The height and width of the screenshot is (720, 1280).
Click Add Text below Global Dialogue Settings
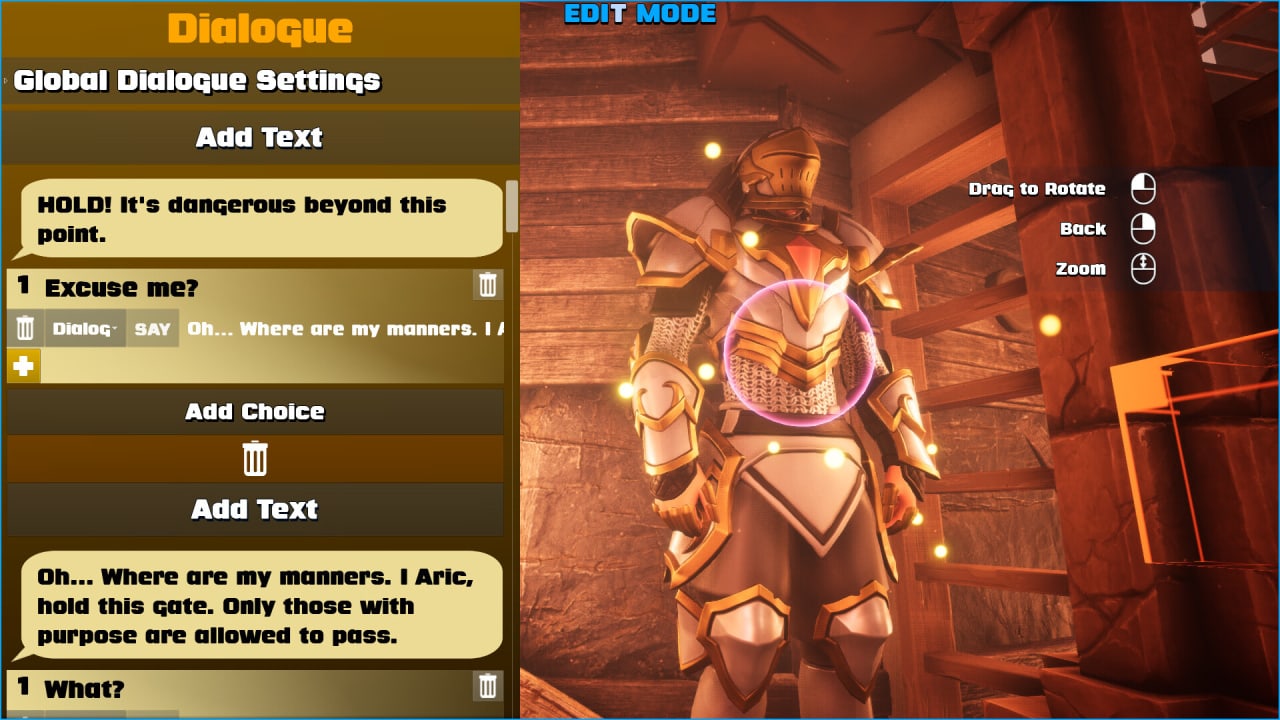coord(259,138)
